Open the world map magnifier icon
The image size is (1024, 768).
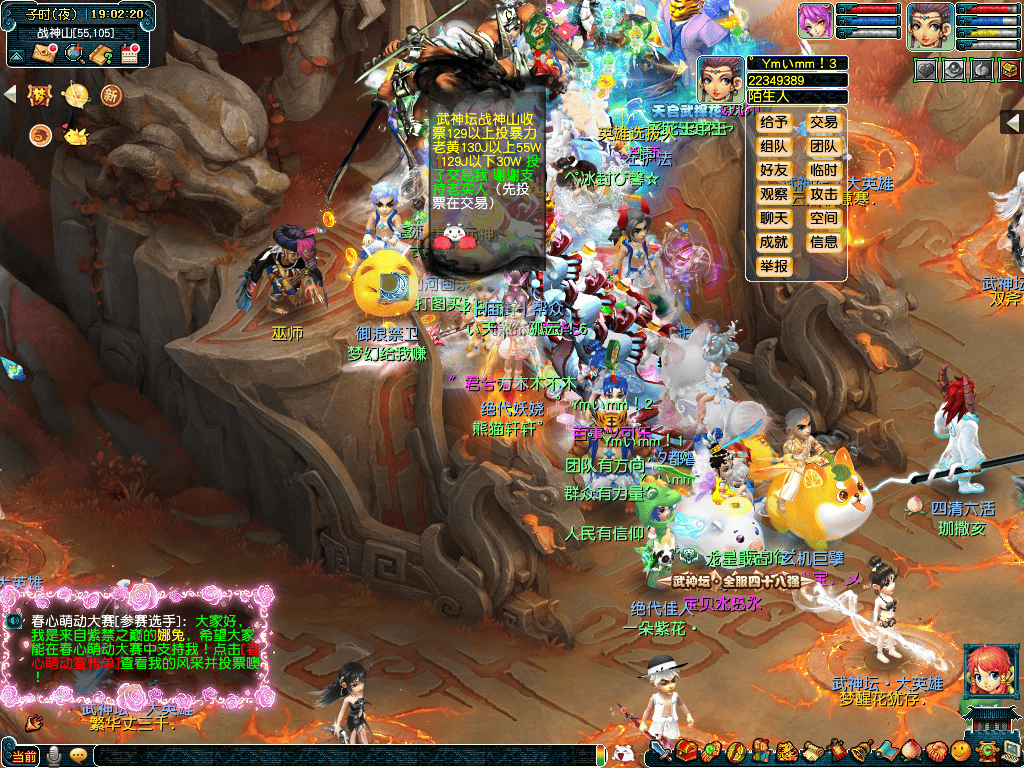pyautogui.click(x=73, y=54)
